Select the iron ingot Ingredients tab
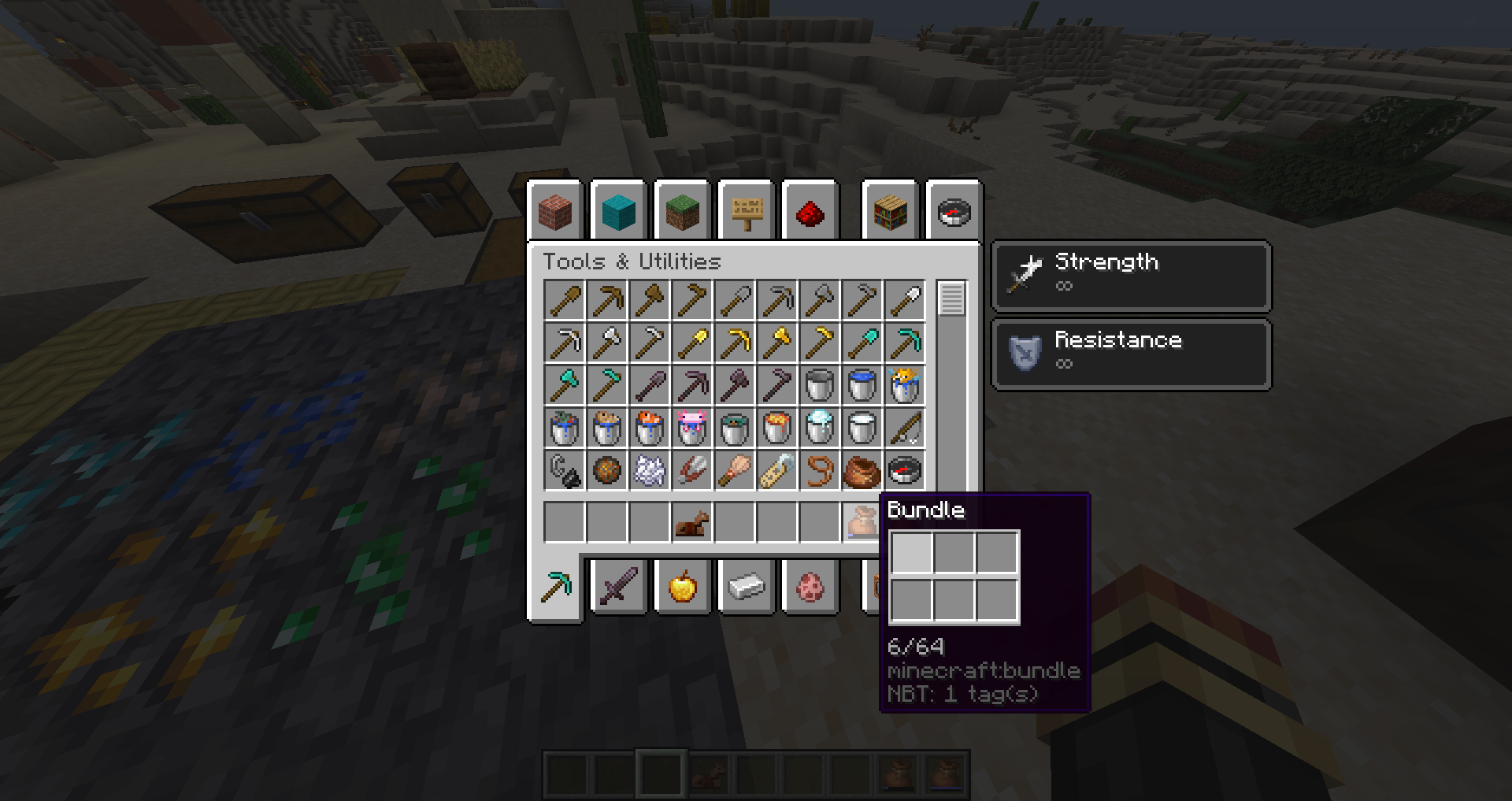1512x801 pixels. pos(747,587)
